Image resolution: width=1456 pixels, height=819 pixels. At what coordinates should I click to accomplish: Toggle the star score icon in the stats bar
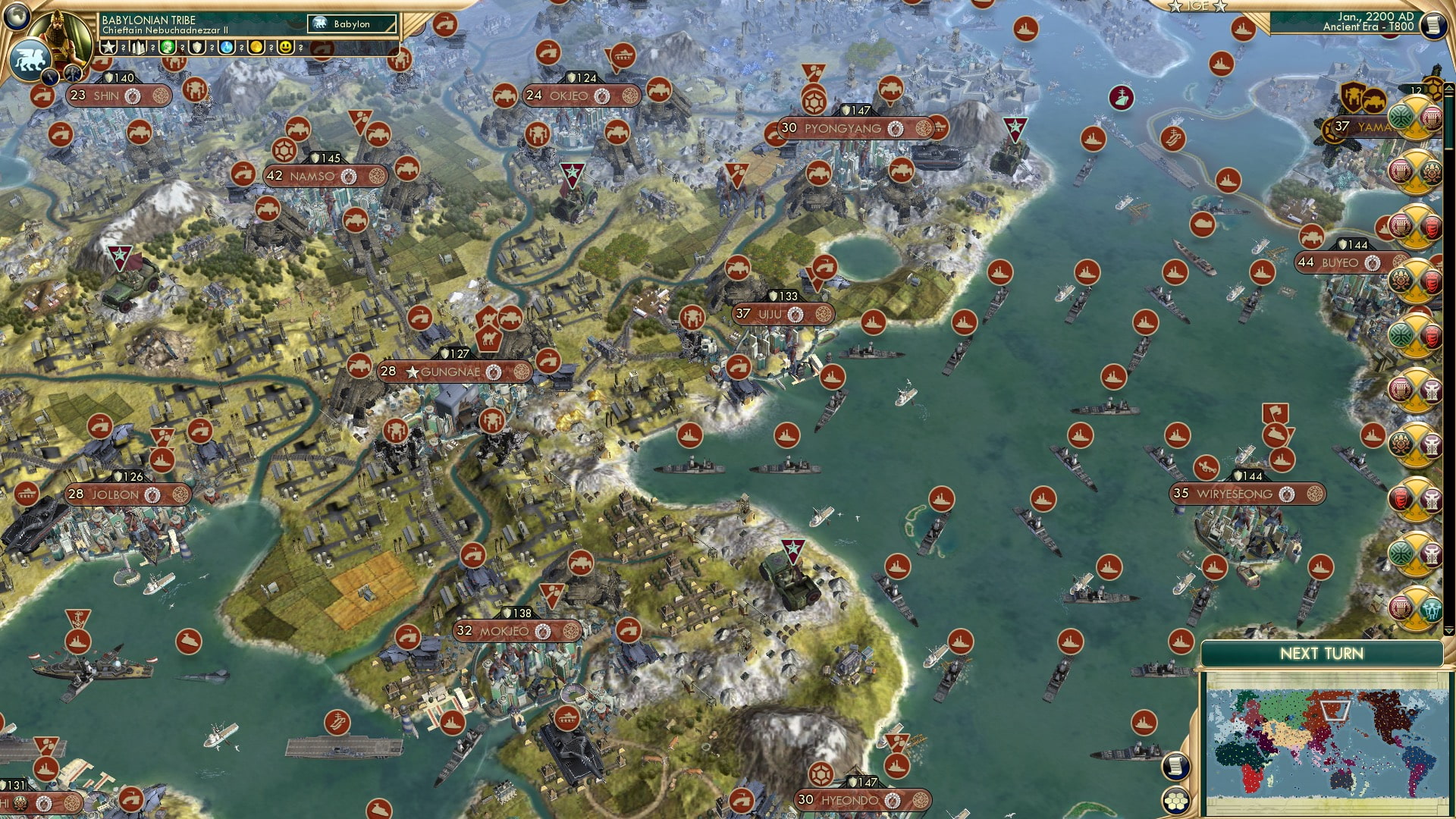[x=108, y=47]
